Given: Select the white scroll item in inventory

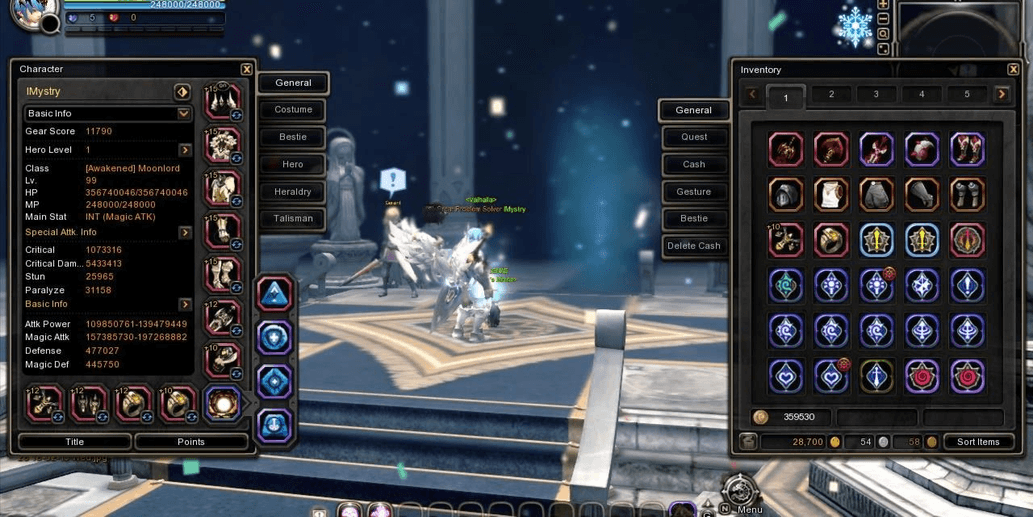Looking at the screenshot, I should tap(831, 195).
